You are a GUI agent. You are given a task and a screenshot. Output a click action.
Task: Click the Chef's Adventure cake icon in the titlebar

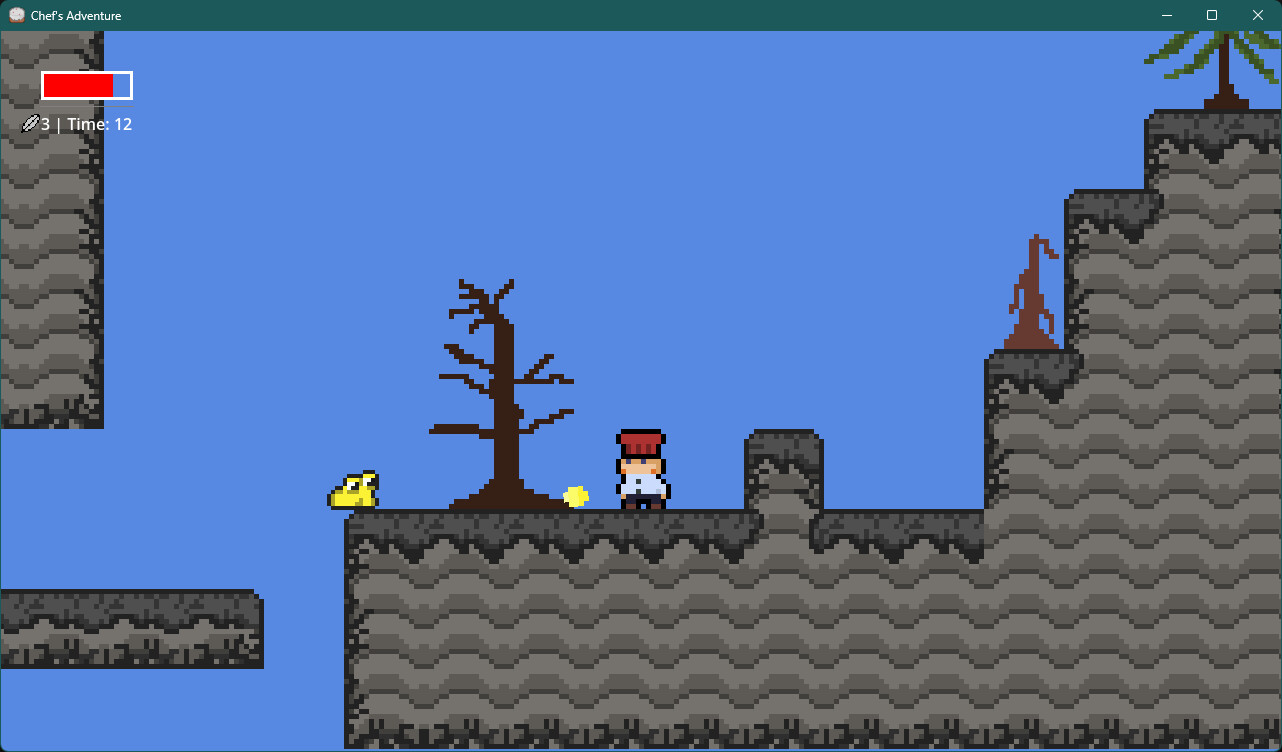pos(16,15)
